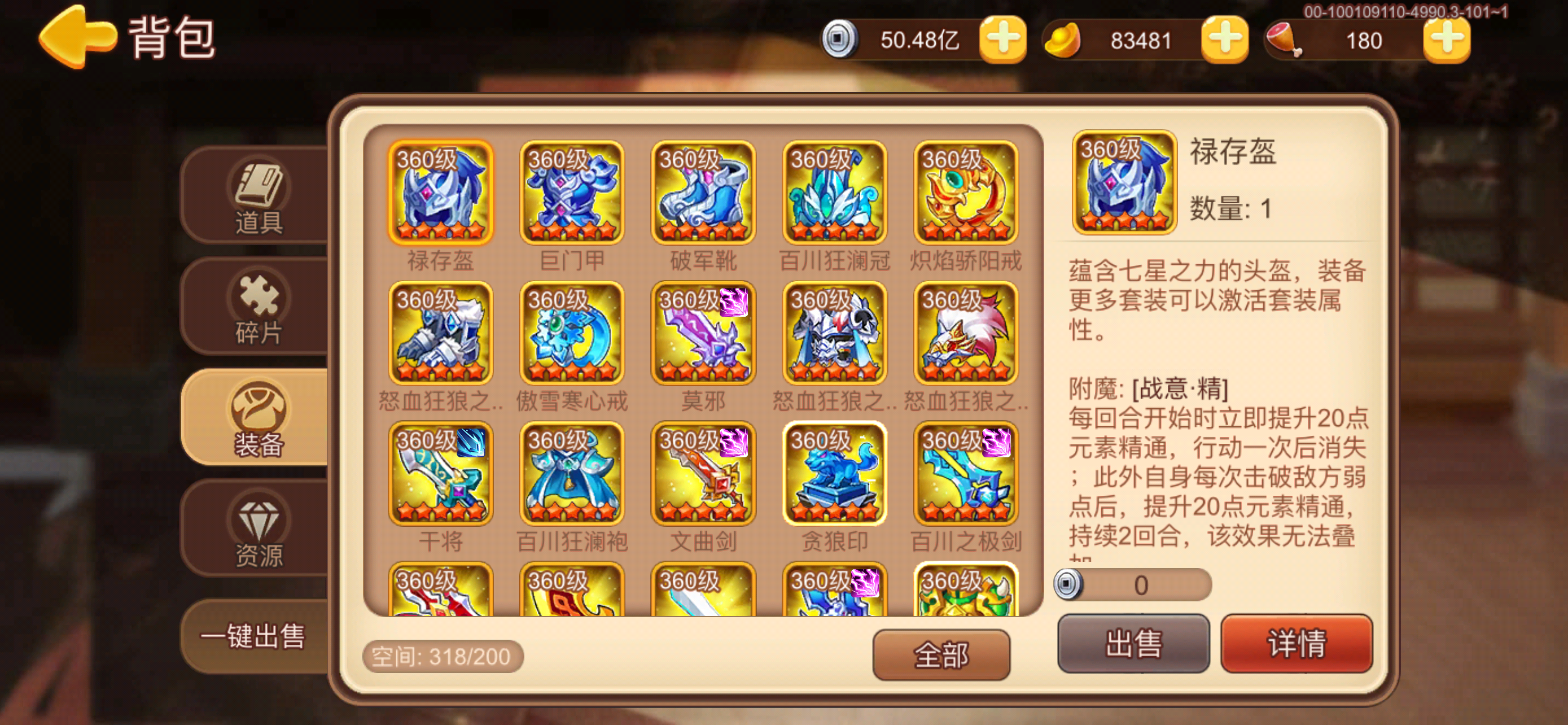Switch to the 道具 tab
This screenshot has height=725, width=1568.
coord(259,198)
